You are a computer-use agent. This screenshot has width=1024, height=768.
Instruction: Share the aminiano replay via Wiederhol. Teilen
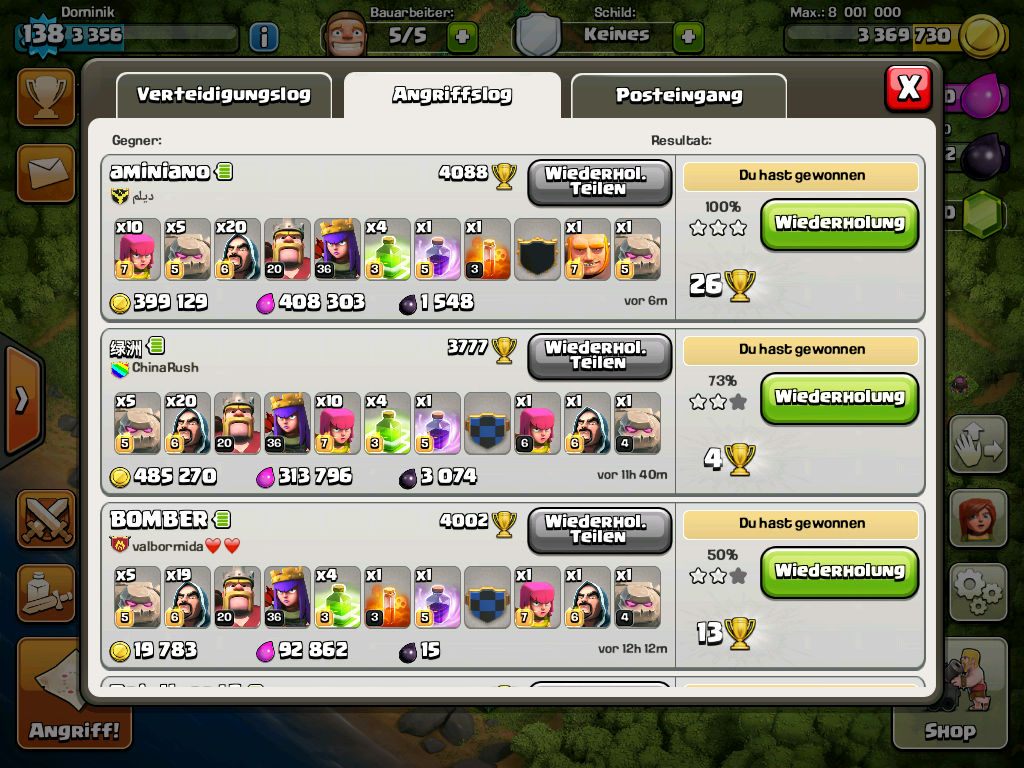pyautogui.click(x=598, y=182)
